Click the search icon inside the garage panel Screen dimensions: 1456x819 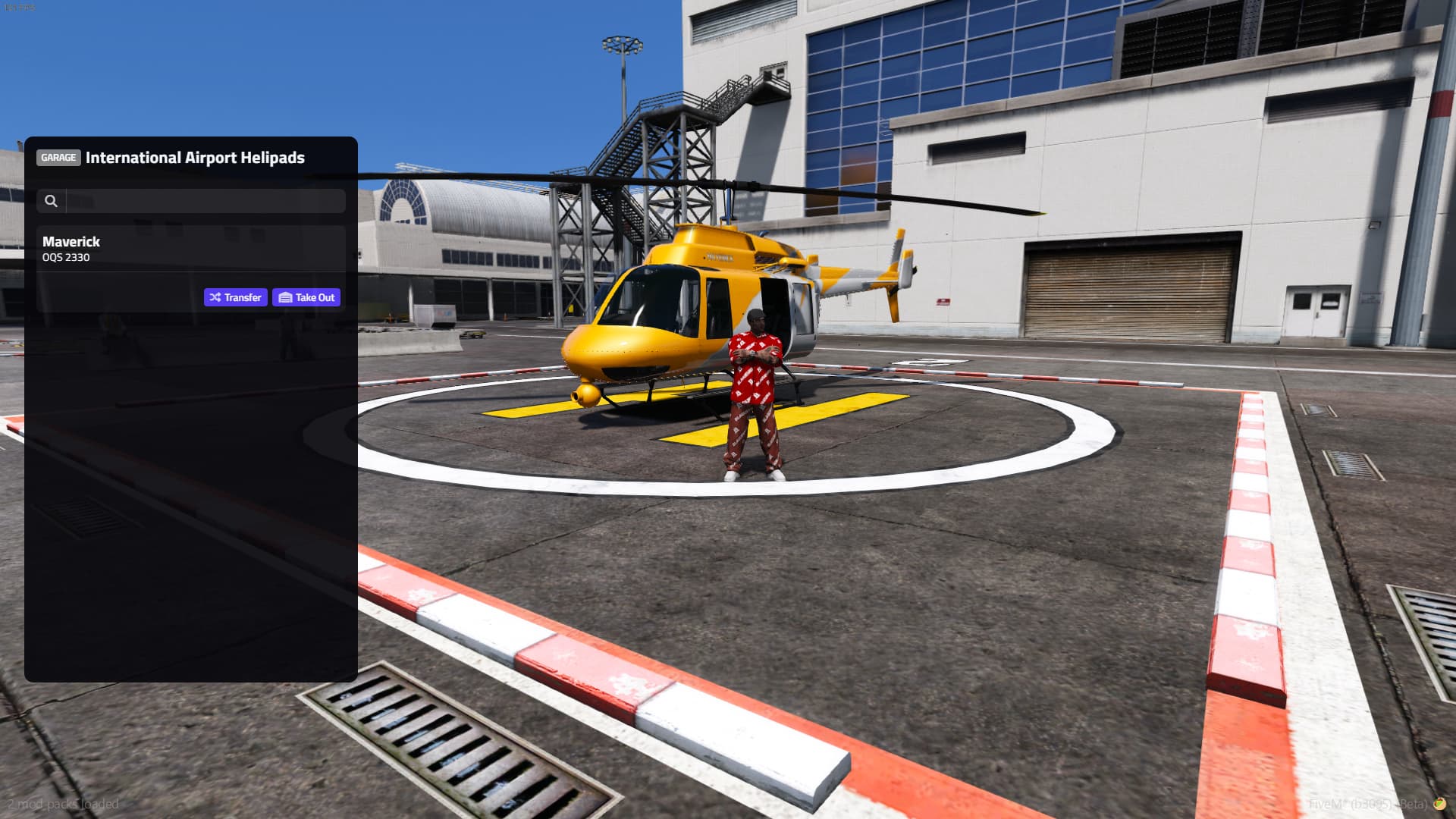[x=52, y=201]
